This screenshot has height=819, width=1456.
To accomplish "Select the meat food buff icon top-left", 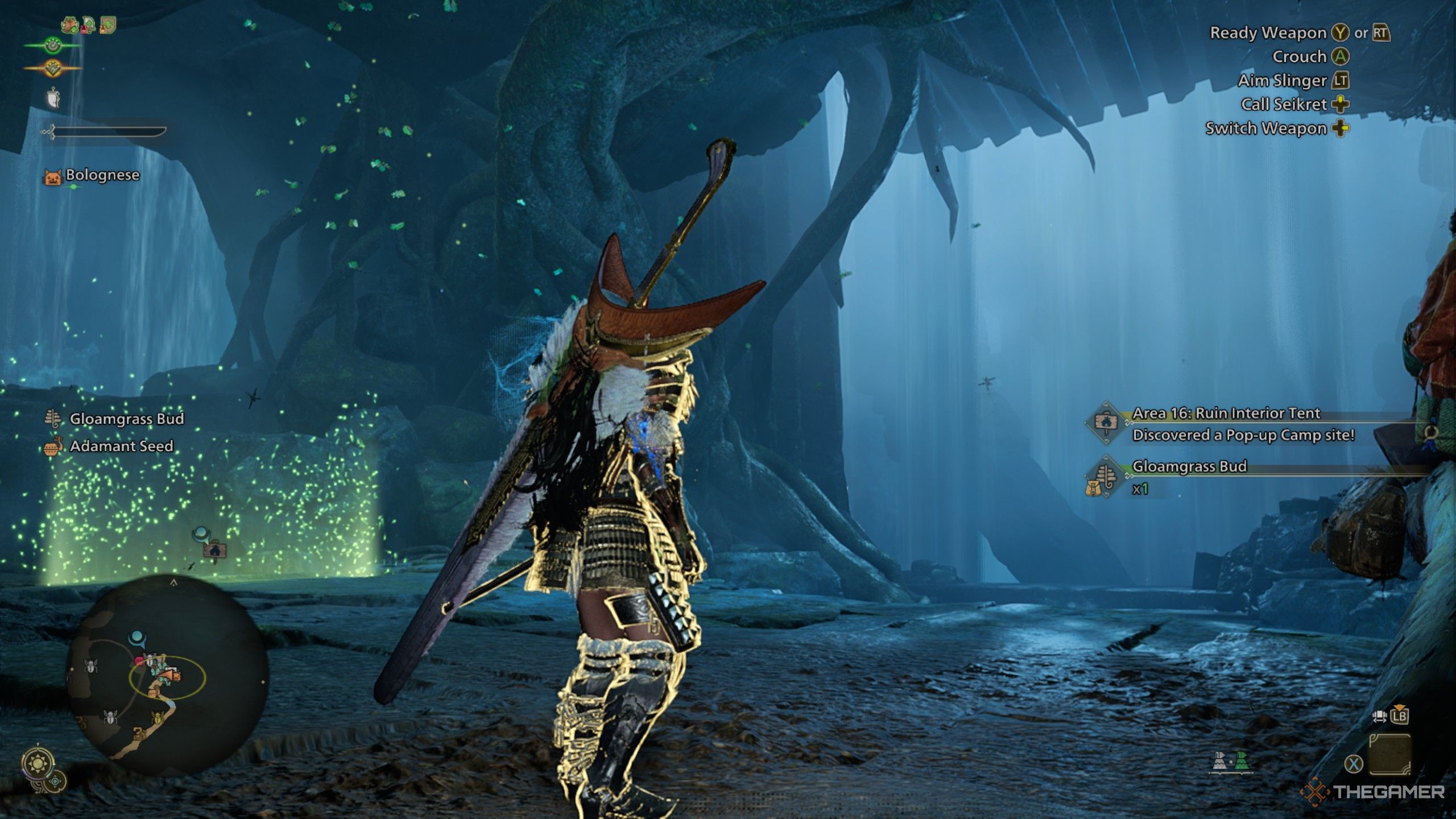I will (x=70, y=24).
